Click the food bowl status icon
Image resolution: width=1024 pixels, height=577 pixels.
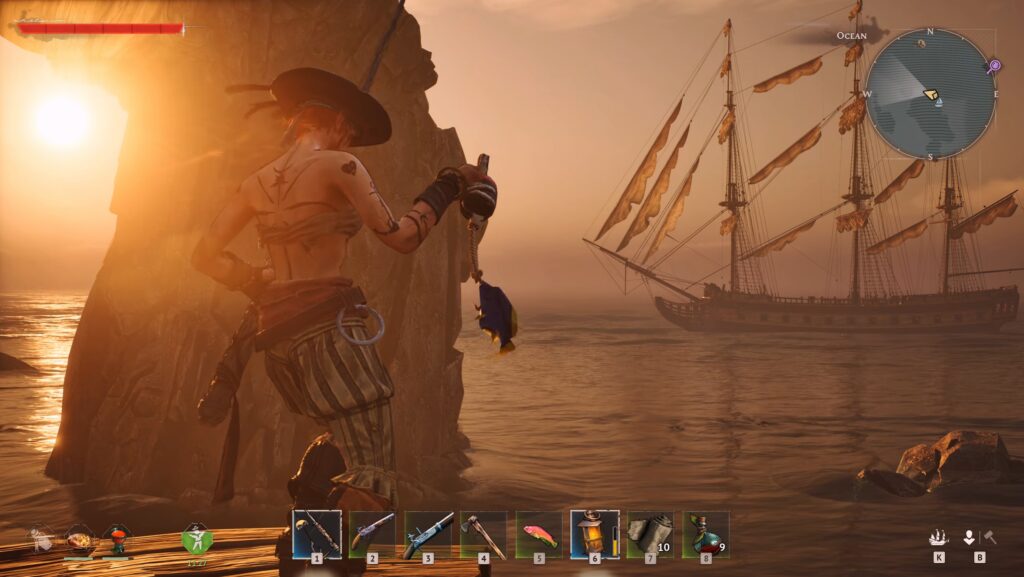[x=79, y=540]
